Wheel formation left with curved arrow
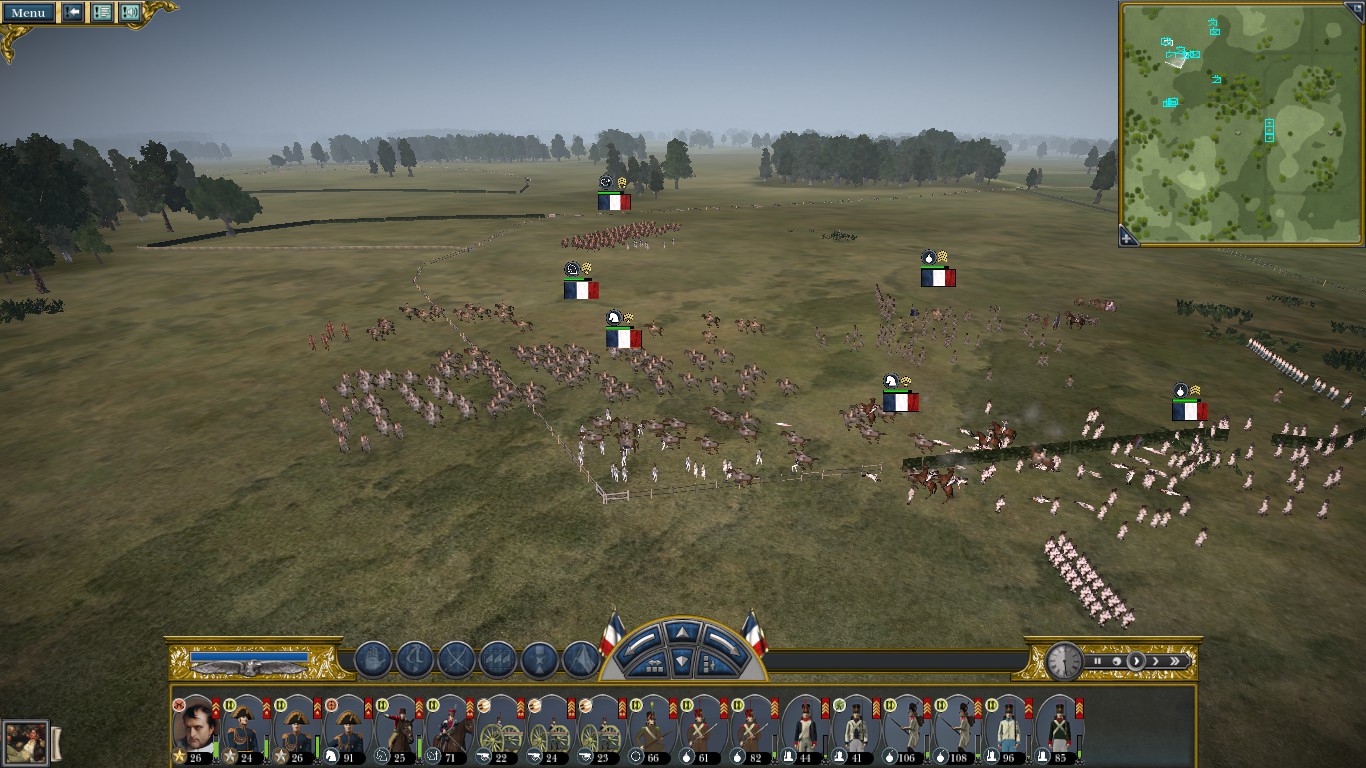Image resolution: width=1366 pixels, height=768 pixels. click(x=644, y=640)
